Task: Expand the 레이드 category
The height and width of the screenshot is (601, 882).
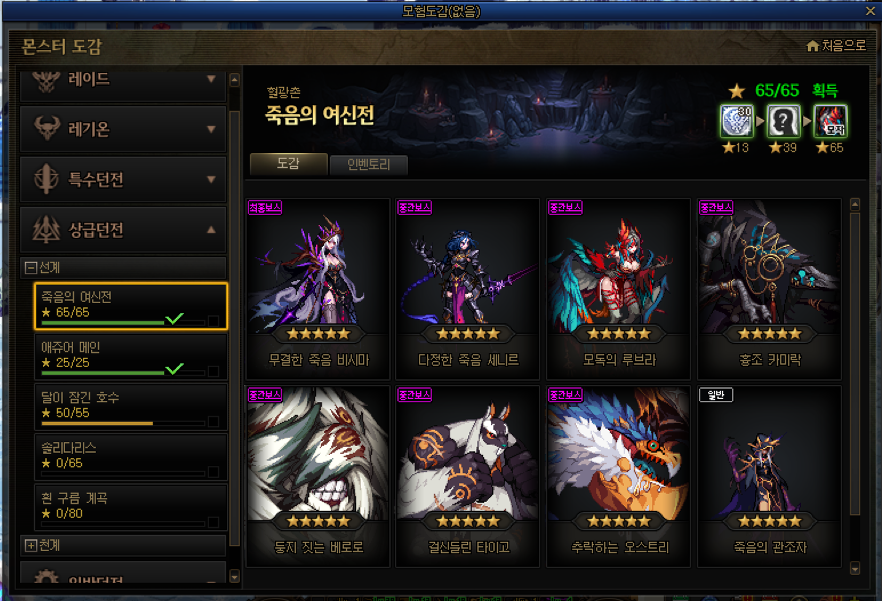Action: pyautogui.click(x=122, y=79)
